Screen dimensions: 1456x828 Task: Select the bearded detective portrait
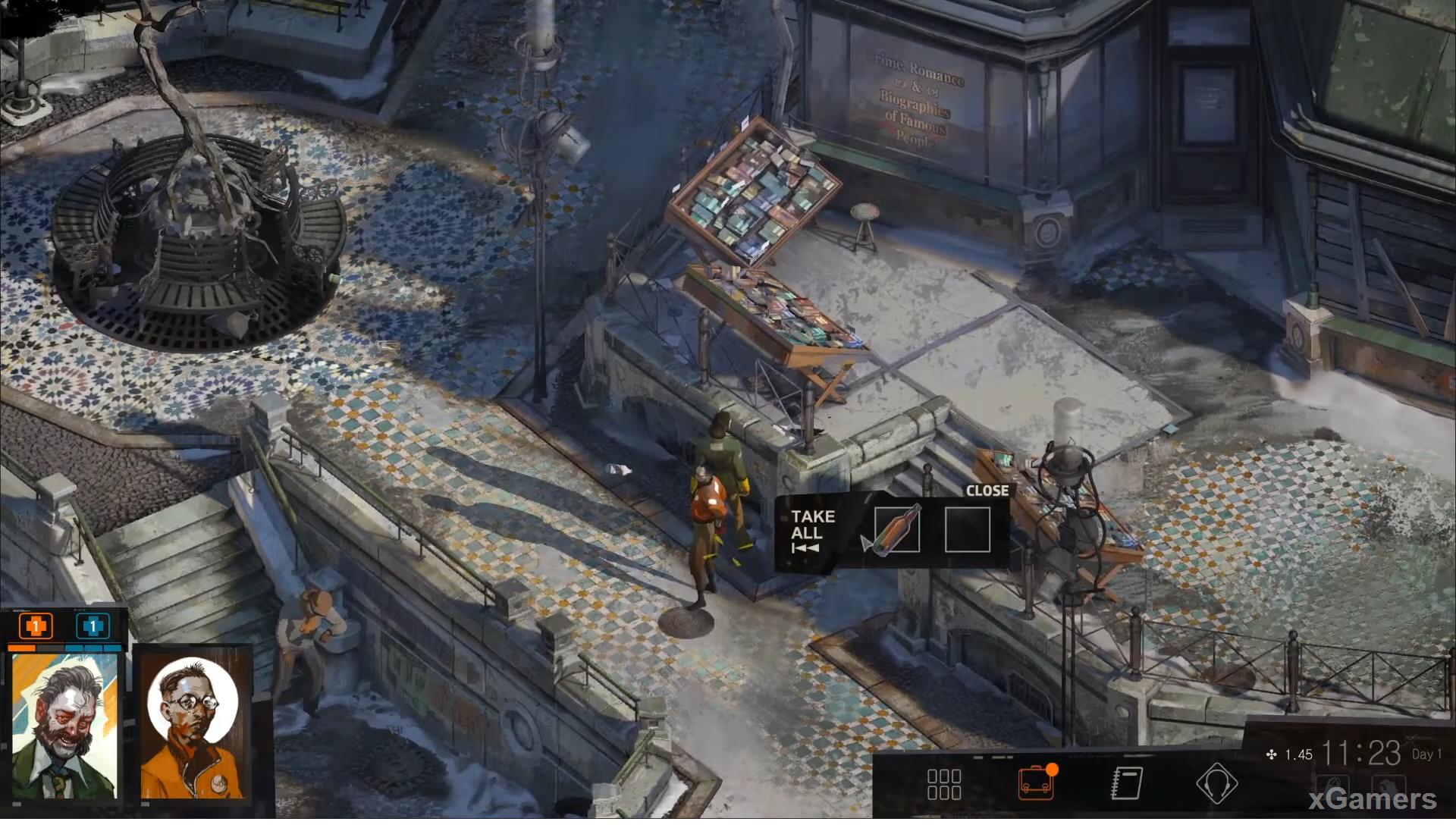click(65, 726)
